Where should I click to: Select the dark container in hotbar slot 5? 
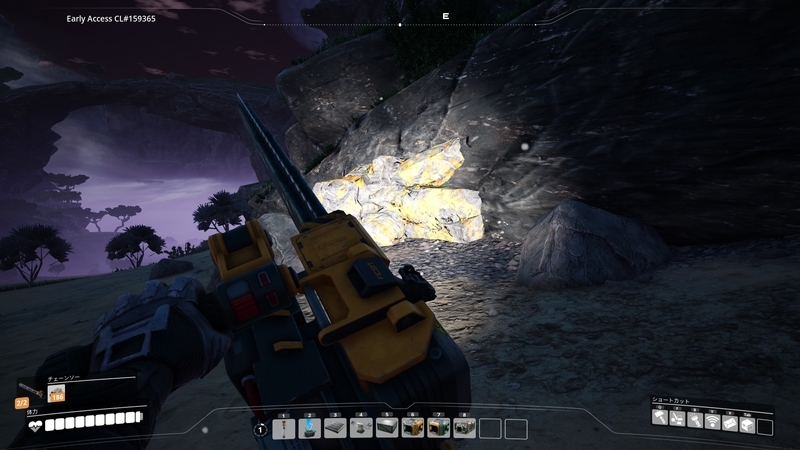(x=387, y=429)
